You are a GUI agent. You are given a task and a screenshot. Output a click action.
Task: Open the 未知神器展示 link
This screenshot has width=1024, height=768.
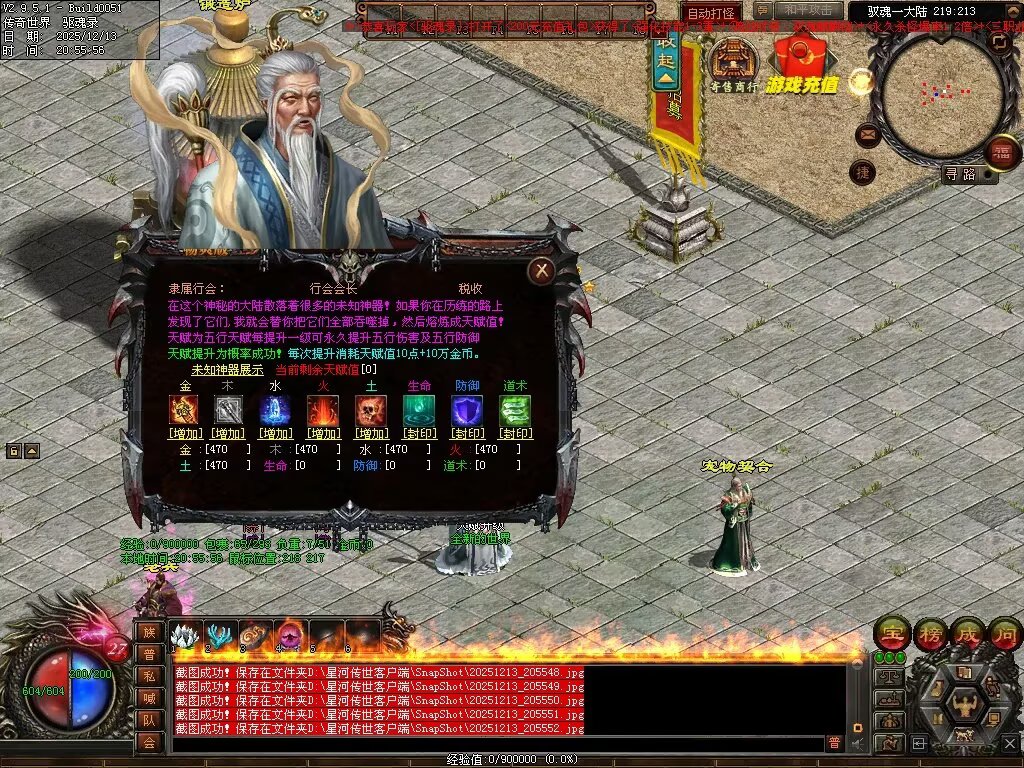[x=227, y=369]
